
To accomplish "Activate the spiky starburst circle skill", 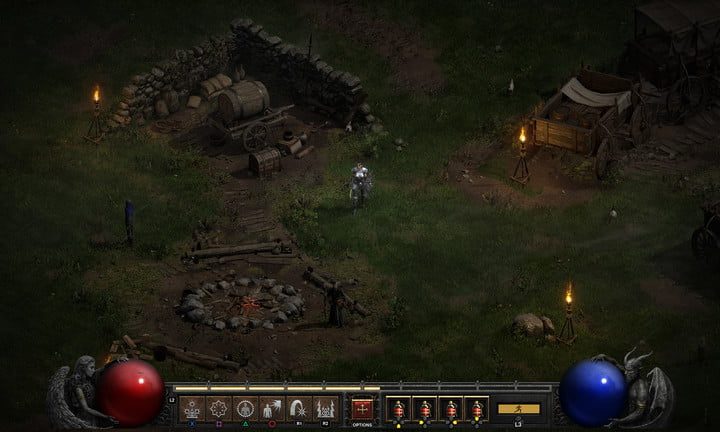I will click(218, 408).
